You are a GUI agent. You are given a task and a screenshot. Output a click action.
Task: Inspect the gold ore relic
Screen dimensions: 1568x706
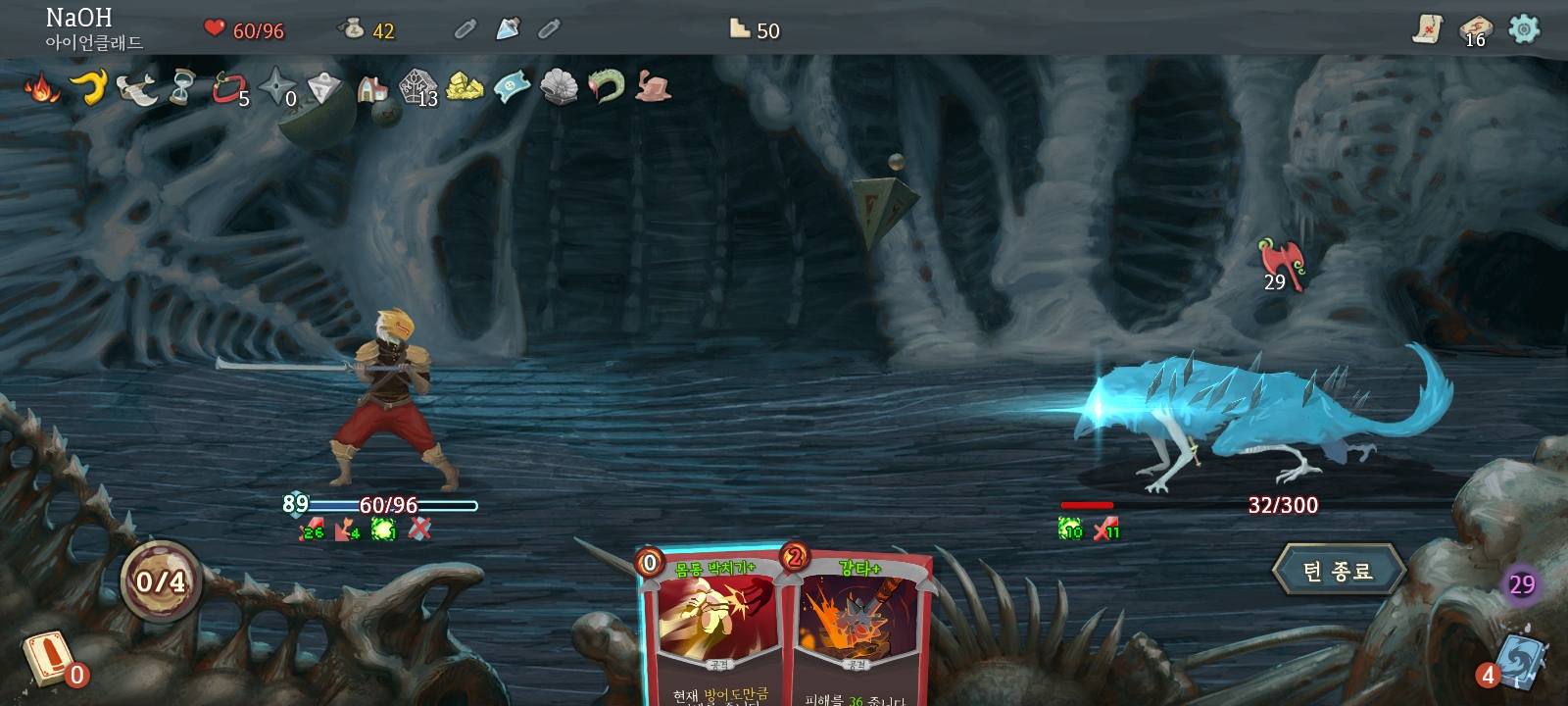click(x=465, y=86)
